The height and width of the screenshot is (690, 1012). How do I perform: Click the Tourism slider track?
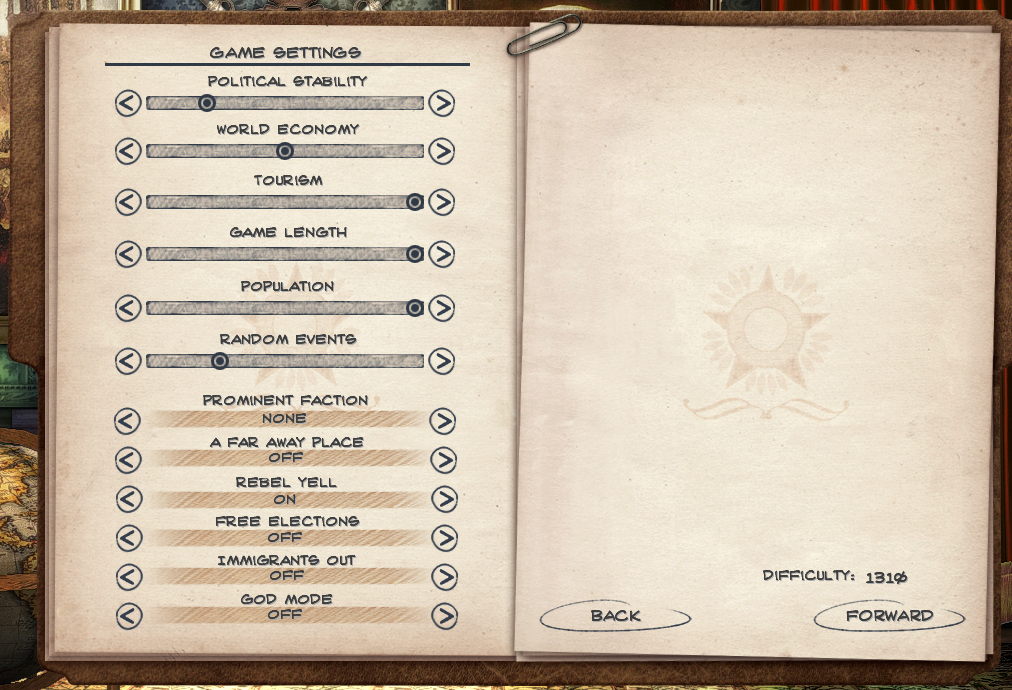285,202
